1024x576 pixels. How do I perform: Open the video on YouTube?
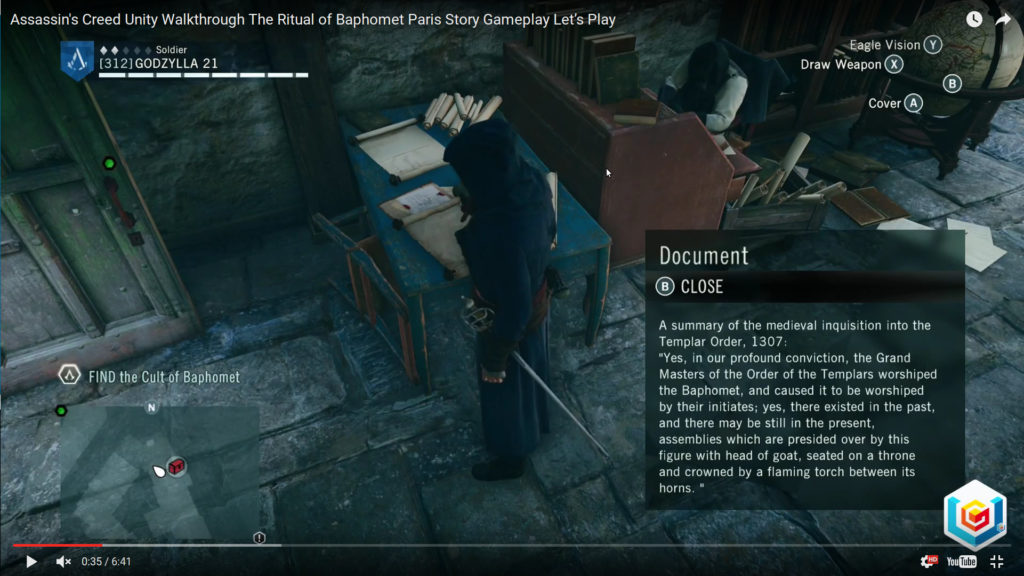coord(961,562)
